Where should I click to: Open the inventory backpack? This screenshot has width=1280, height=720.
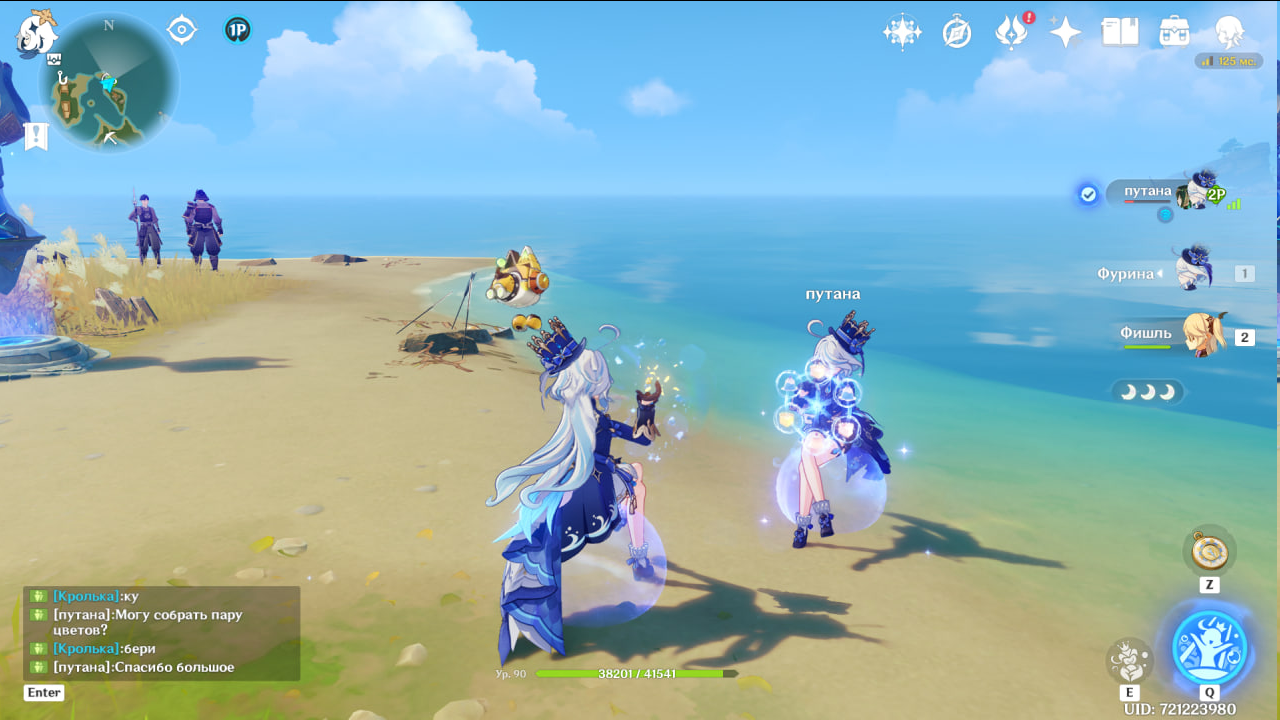click(x=1174, y=32)
